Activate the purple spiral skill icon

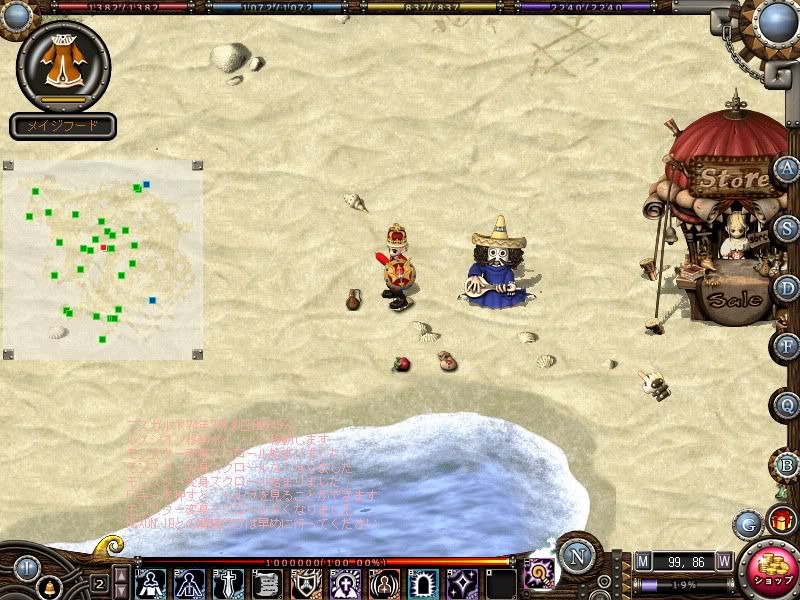(x=541, y=572)
